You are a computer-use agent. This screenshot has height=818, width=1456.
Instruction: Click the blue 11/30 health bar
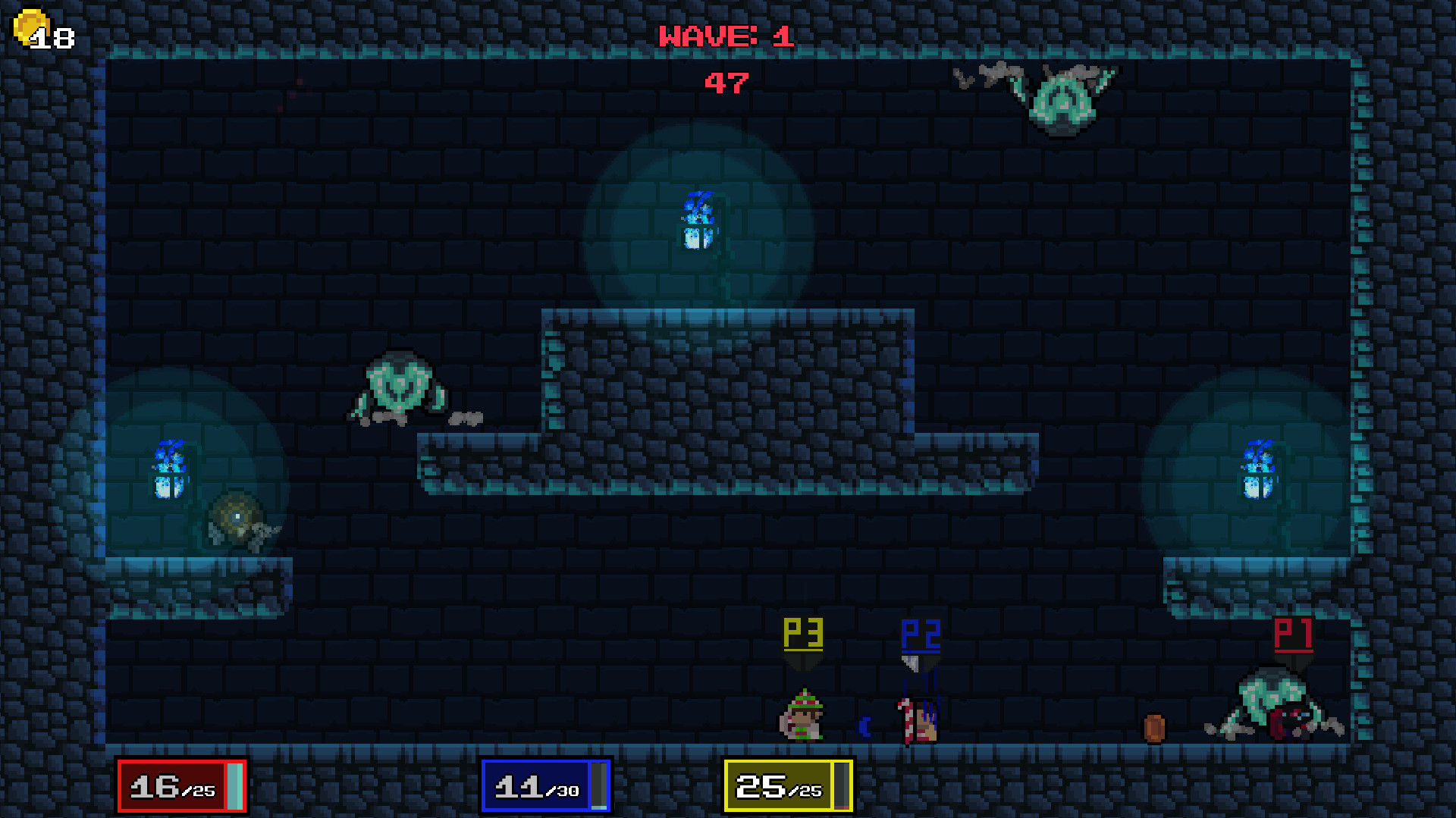tap(544, 787)
